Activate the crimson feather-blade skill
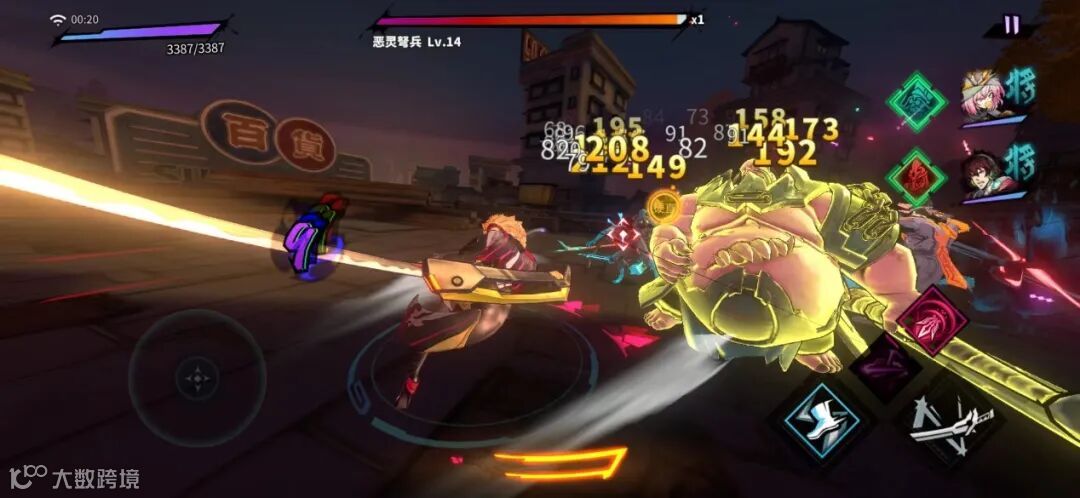Image resolution: width=1080 pixels, height=498 pixels. pos(931,320)
